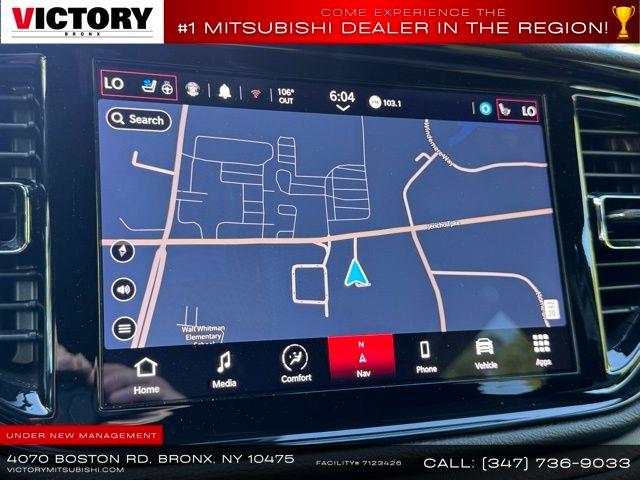Show the Vehicle settings tab
The width and height of the screenshot is (640, 480).
(485, 352)
